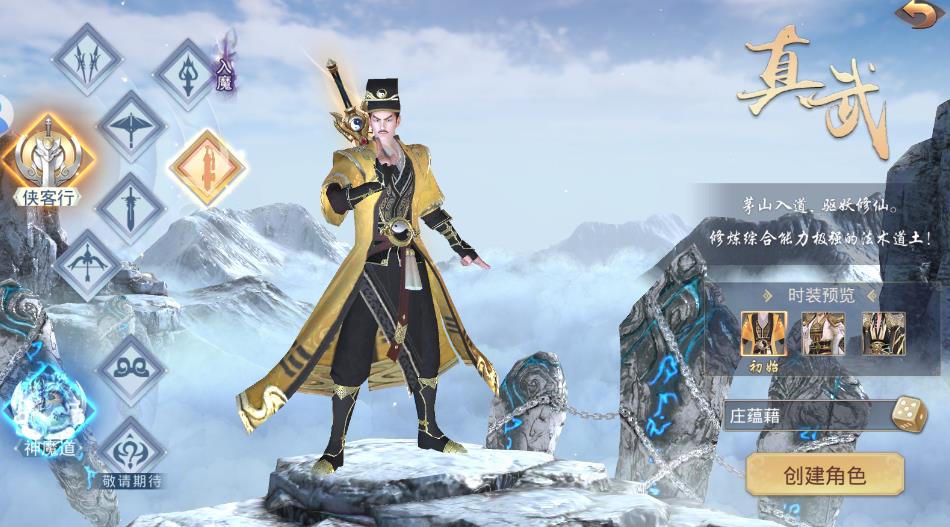
Task: Choose the crossbow class icon
Action: [132, 126]
